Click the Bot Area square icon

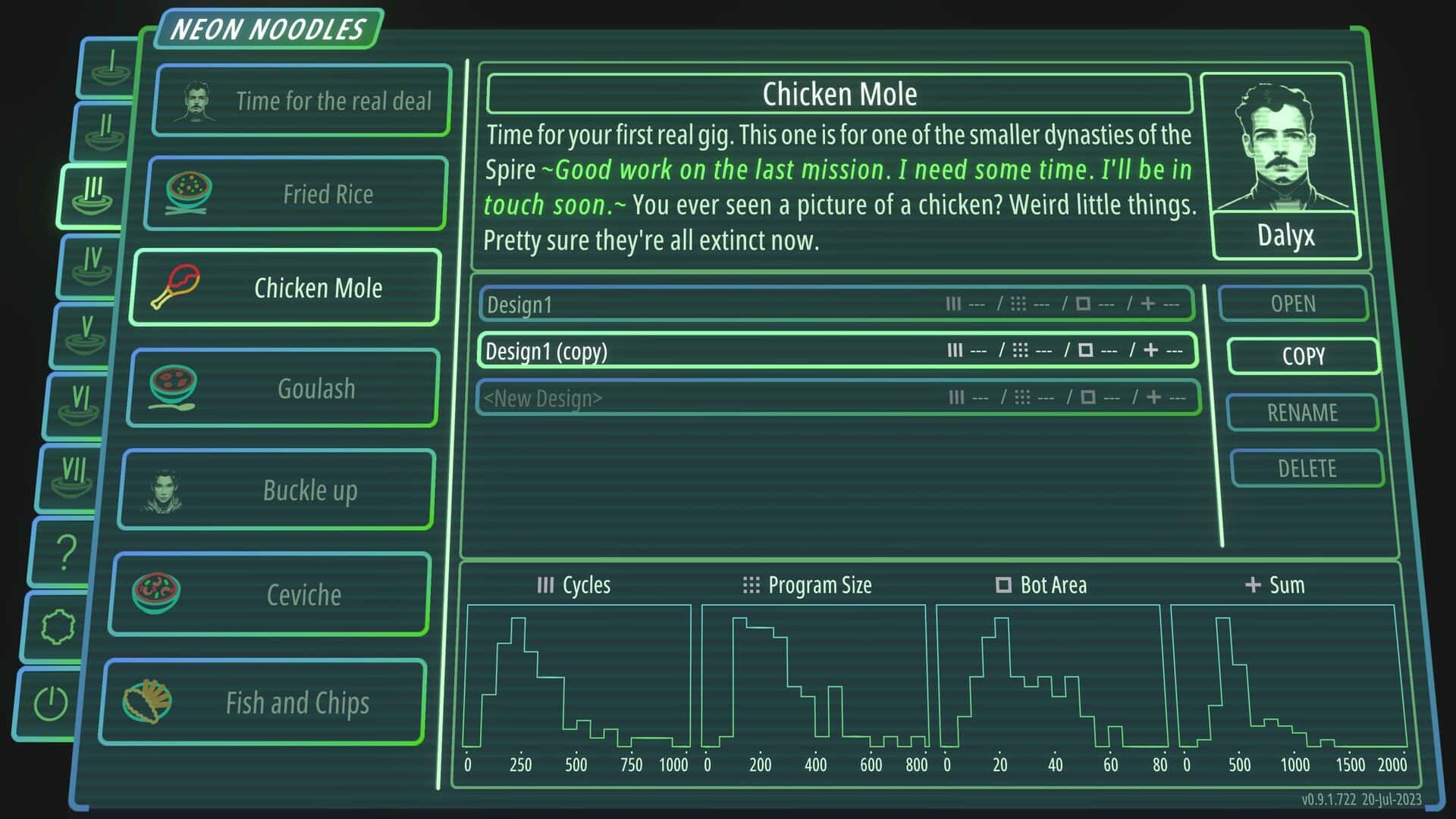(x=1005, y=585)
